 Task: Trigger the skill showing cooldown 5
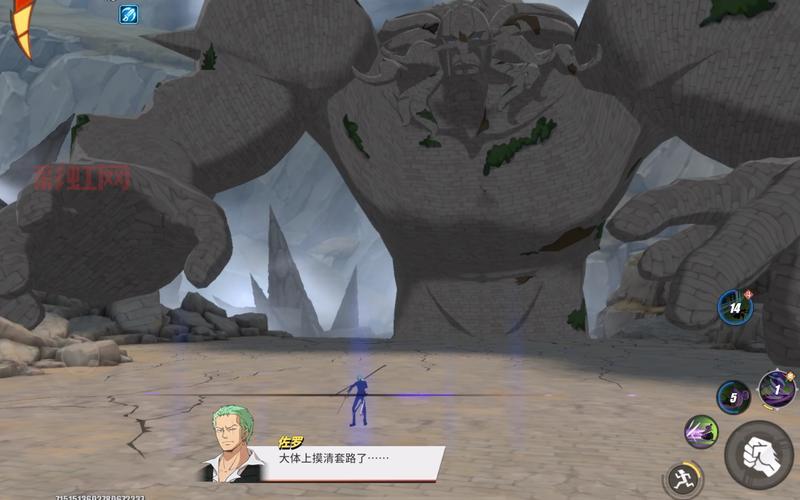click(733, 397)
